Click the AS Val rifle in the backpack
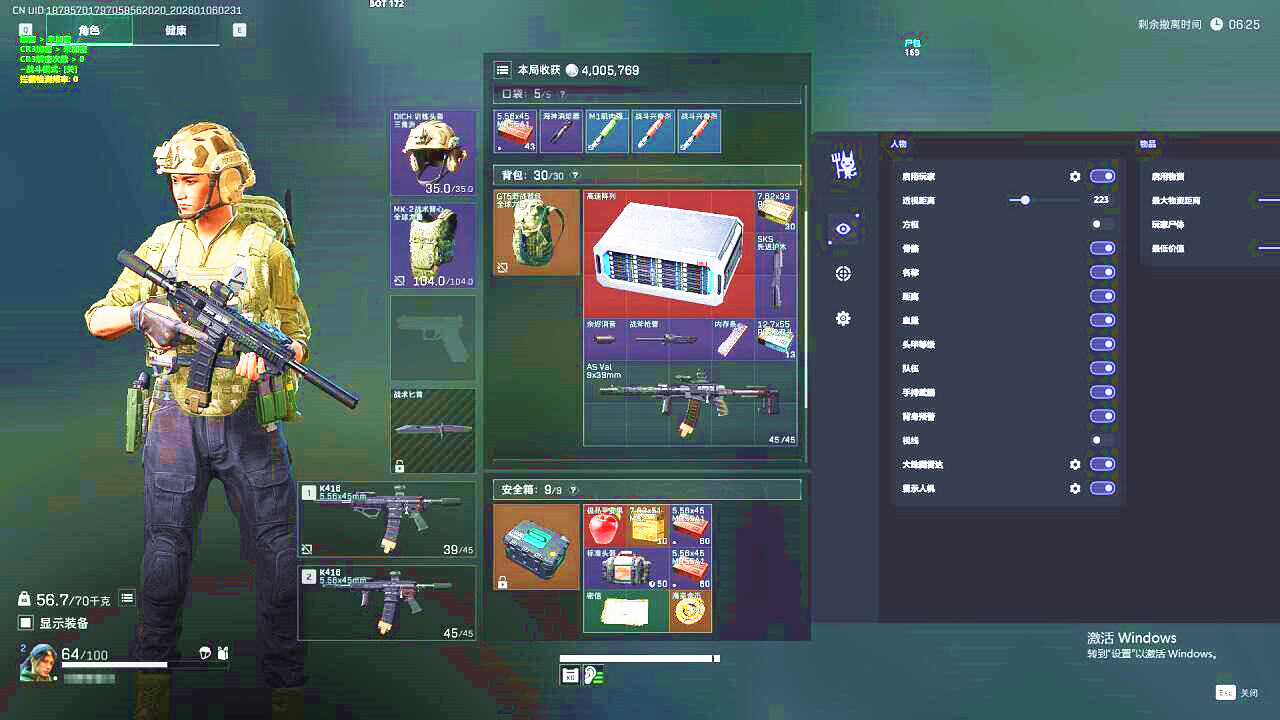This screenshot has height=720, width=1280. 690,403
